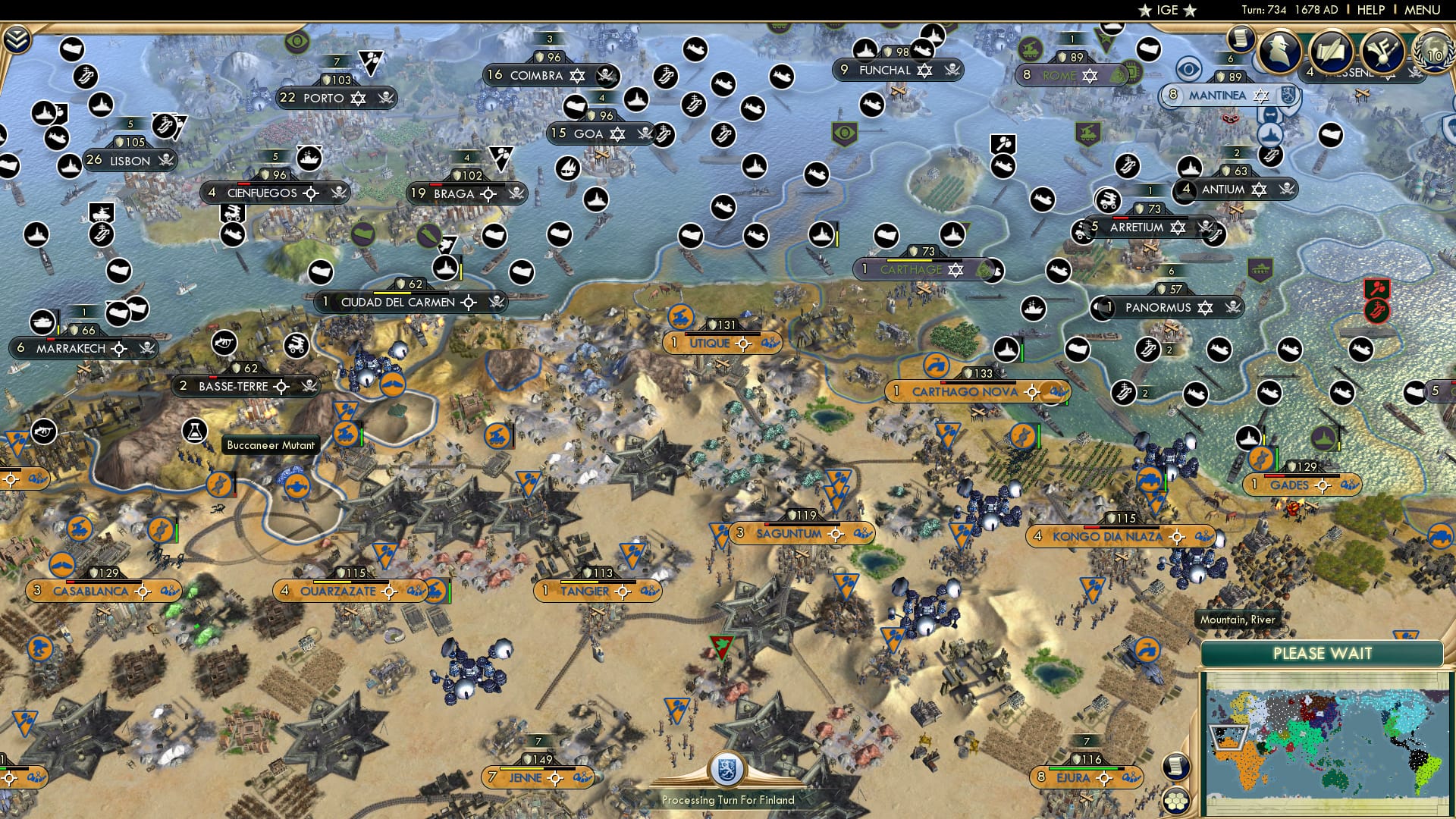Screen dimensions: 1456x819
Task: Click the pirate skull on Lisbon's city banner
Action: (166, 161)
